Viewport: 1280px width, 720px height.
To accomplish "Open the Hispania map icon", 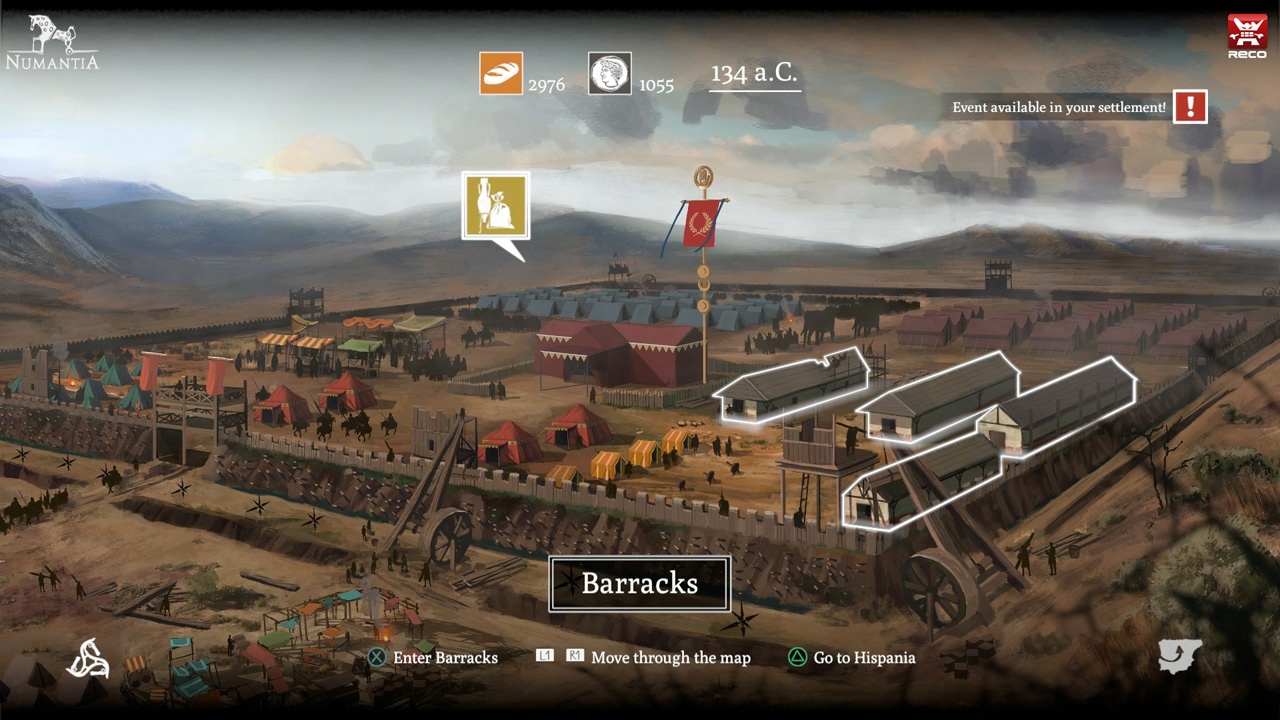I will click(x=1180, y=656).
